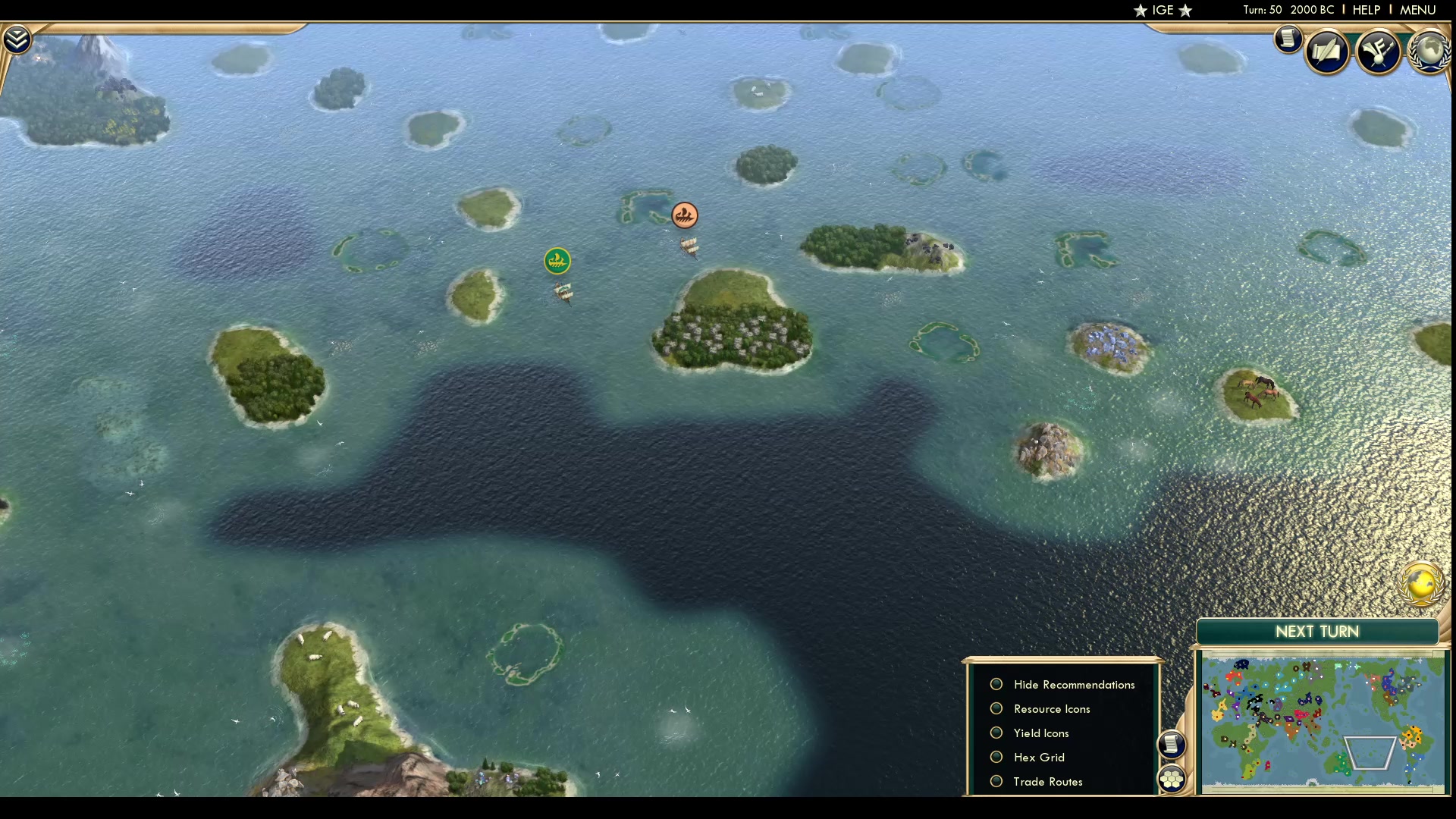Turn on the Hex Grid overlay
Screen dimensions: 1456x819
point(996,757)
